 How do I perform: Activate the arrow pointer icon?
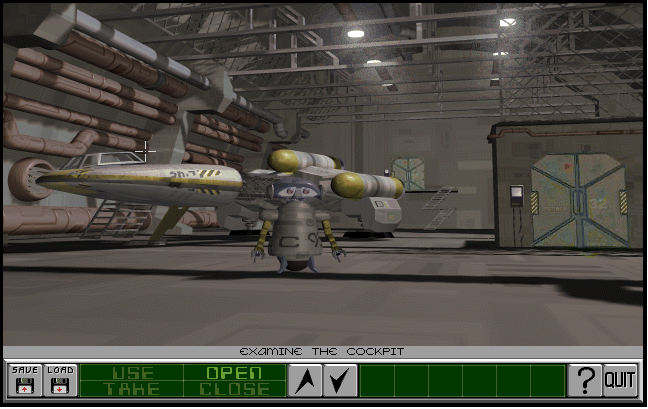point(305,380)
